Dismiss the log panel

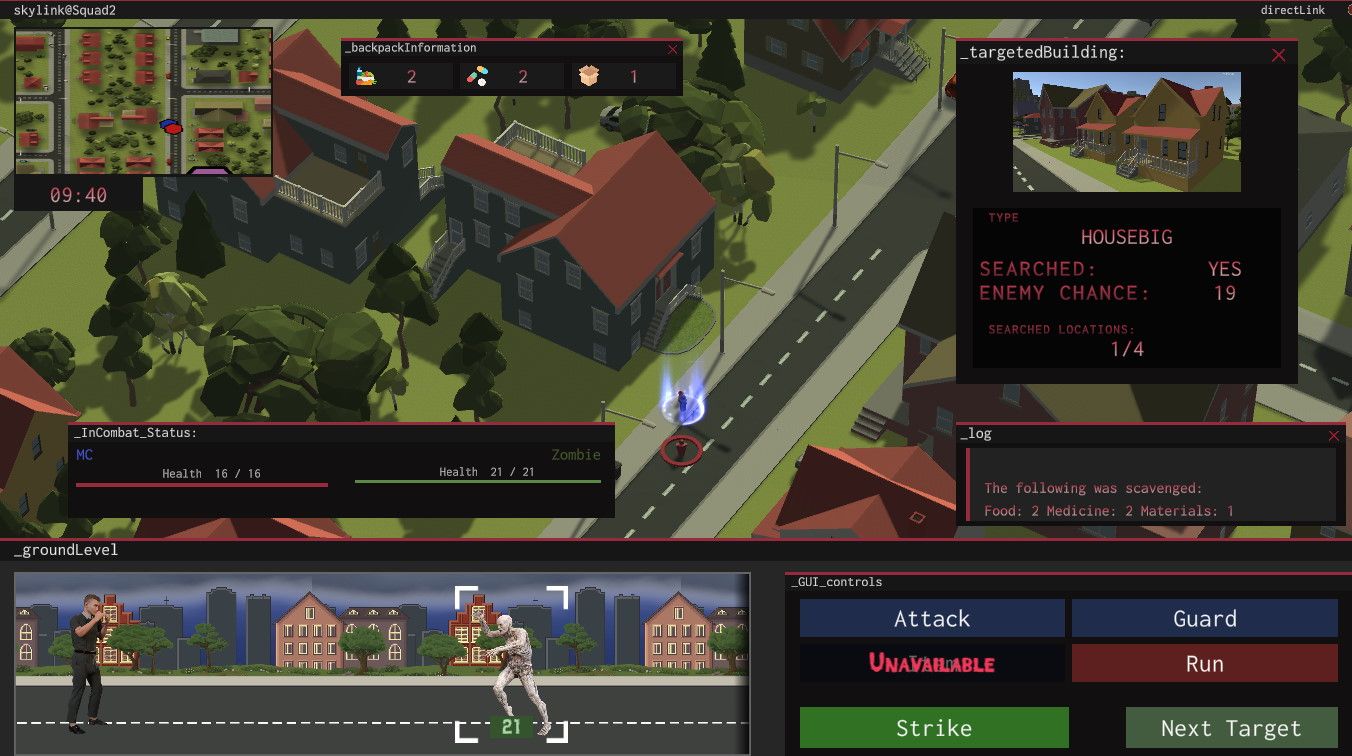(x=1333, y=435)
